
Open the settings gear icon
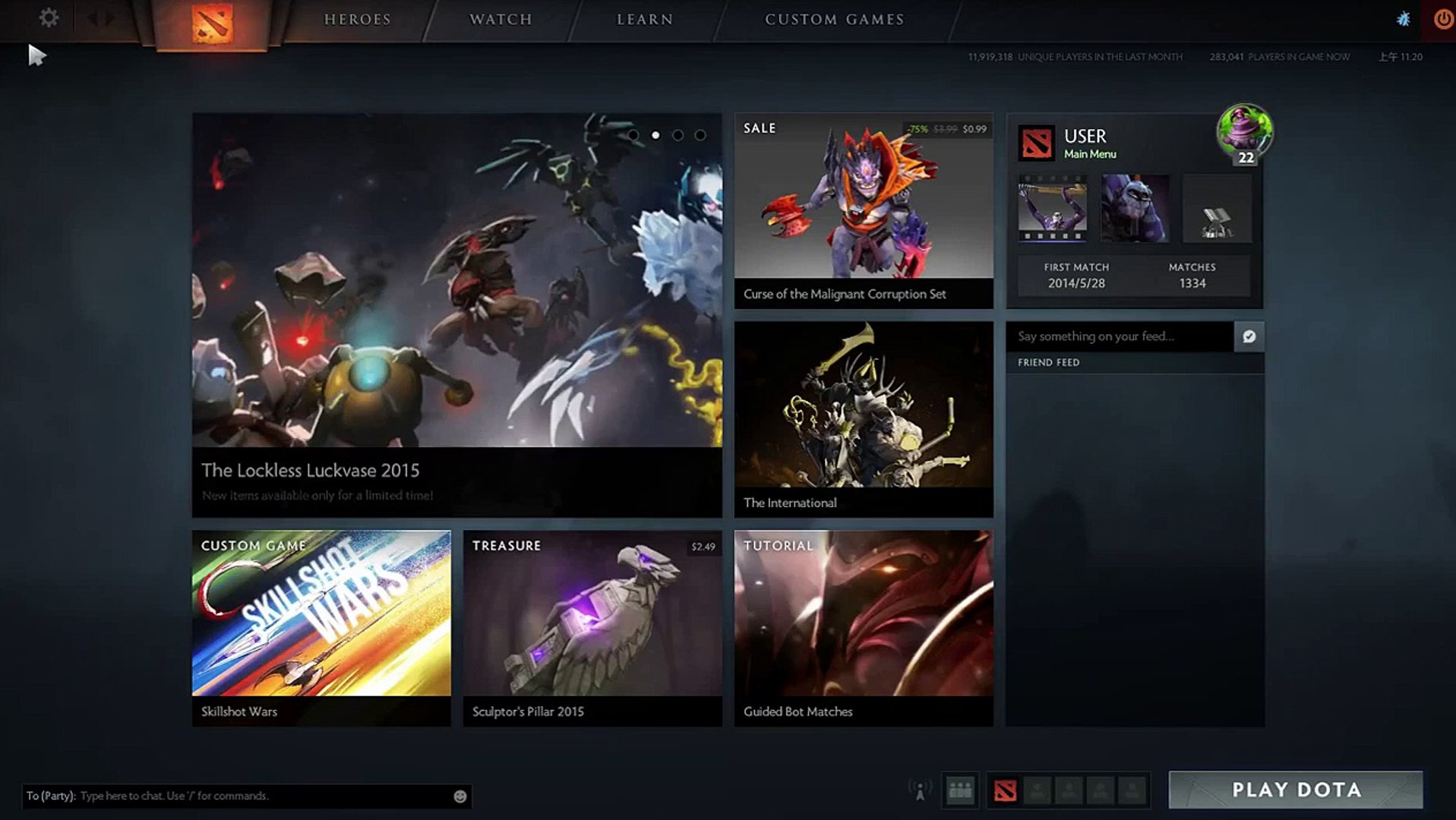(x=49, y=18)
